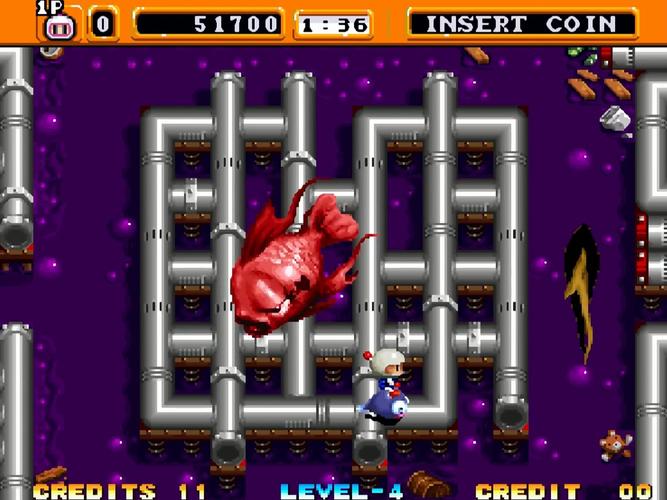Click the 1P Bomberman head icon
The width and height of the screenshot is (667, 500).
[60, 24]
